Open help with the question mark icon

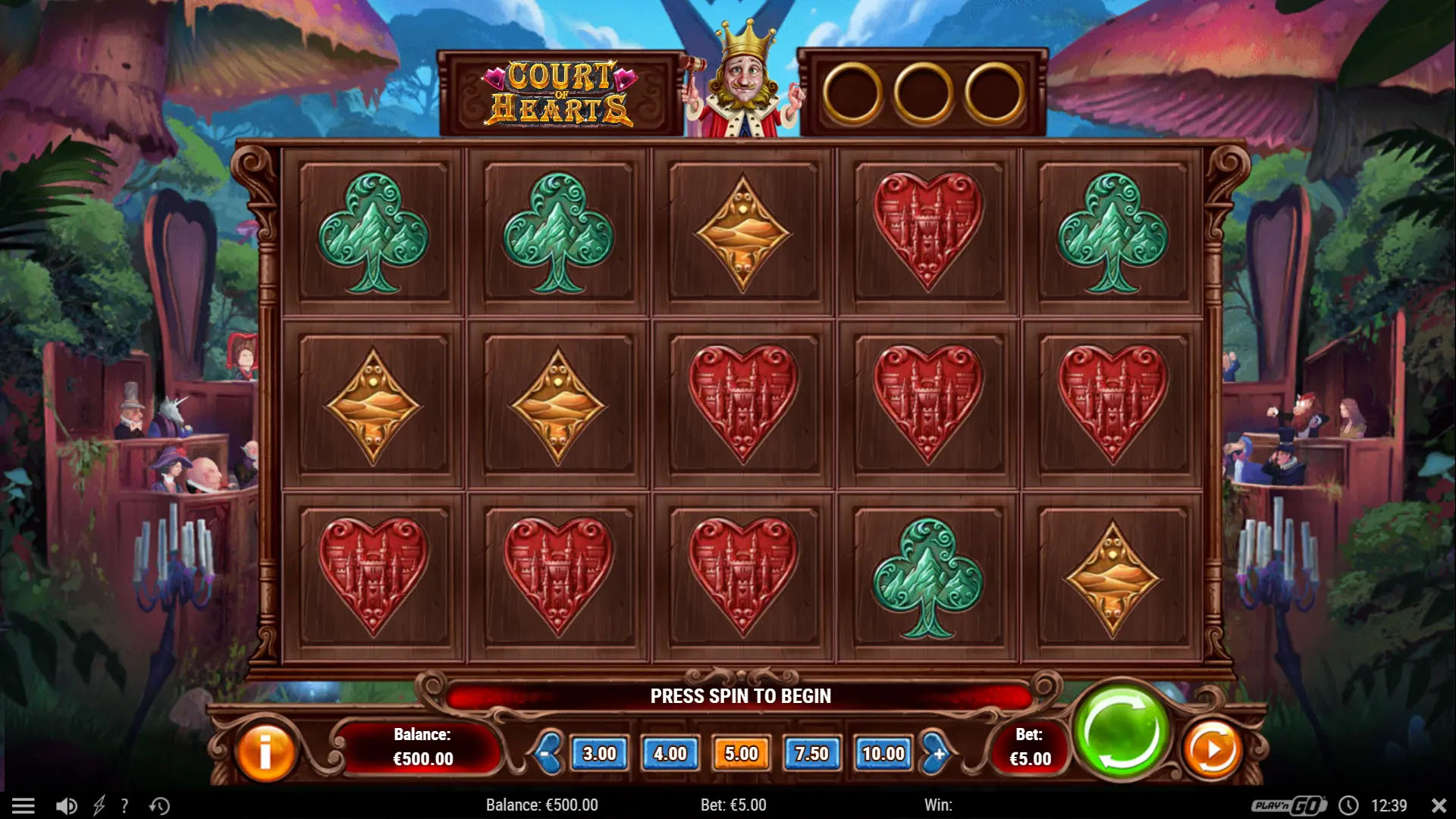[124, 805]
